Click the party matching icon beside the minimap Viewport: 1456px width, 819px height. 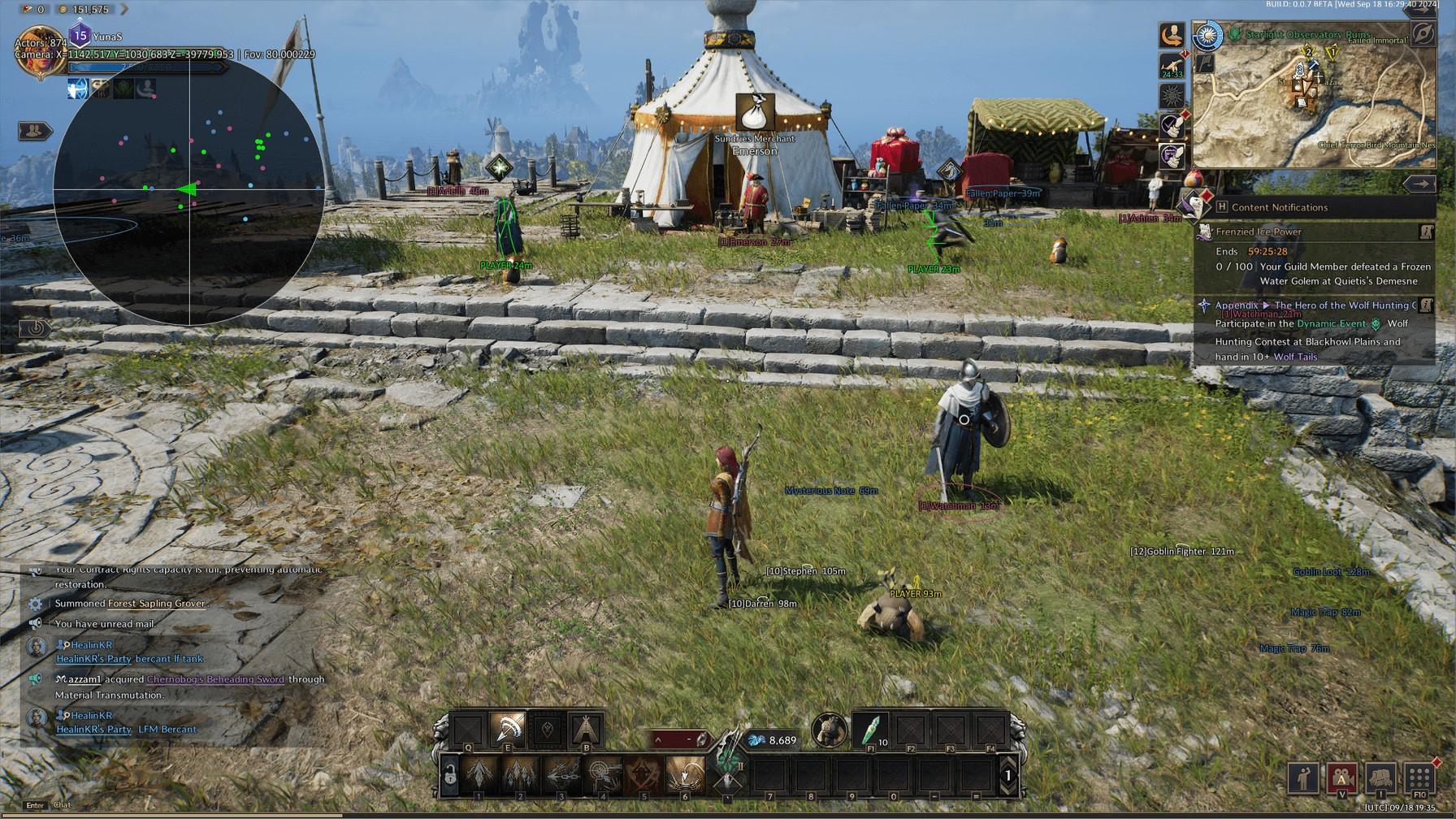[1171, 36]
